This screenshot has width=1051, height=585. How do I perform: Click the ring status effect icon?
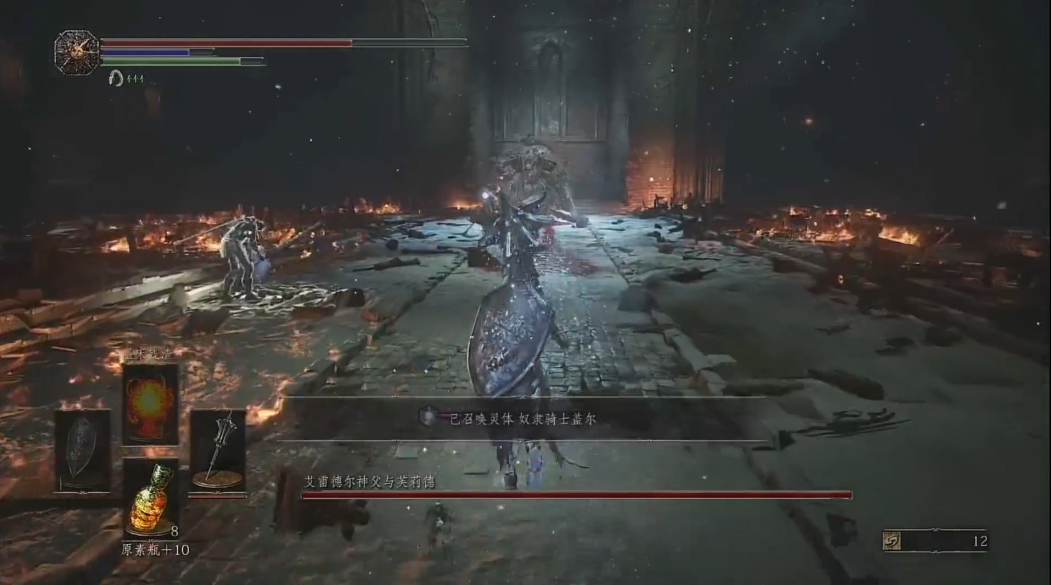(116, 78)
